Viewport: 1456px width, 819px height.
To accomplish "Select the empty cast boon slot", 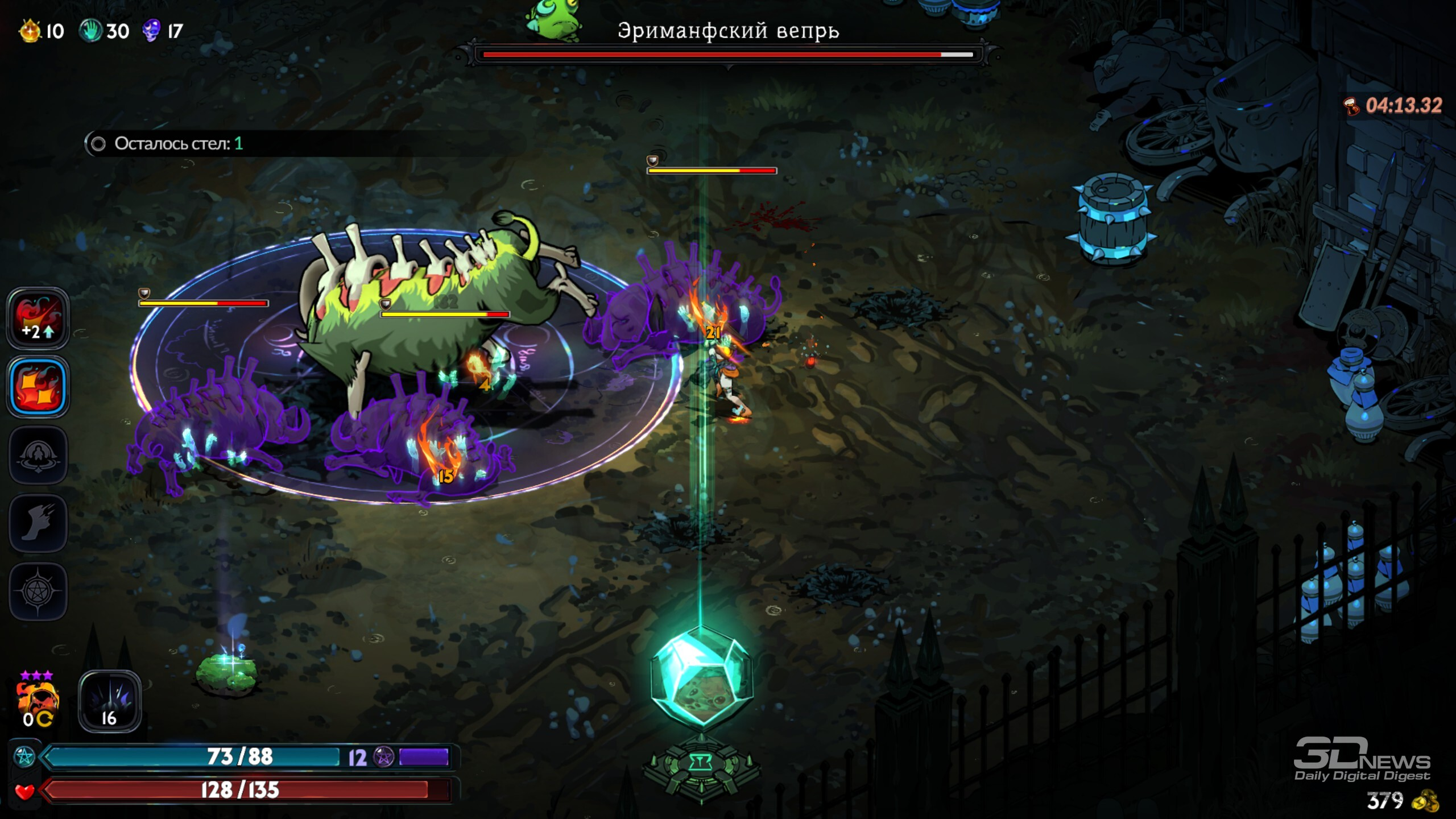I will [x=38, y=455].
